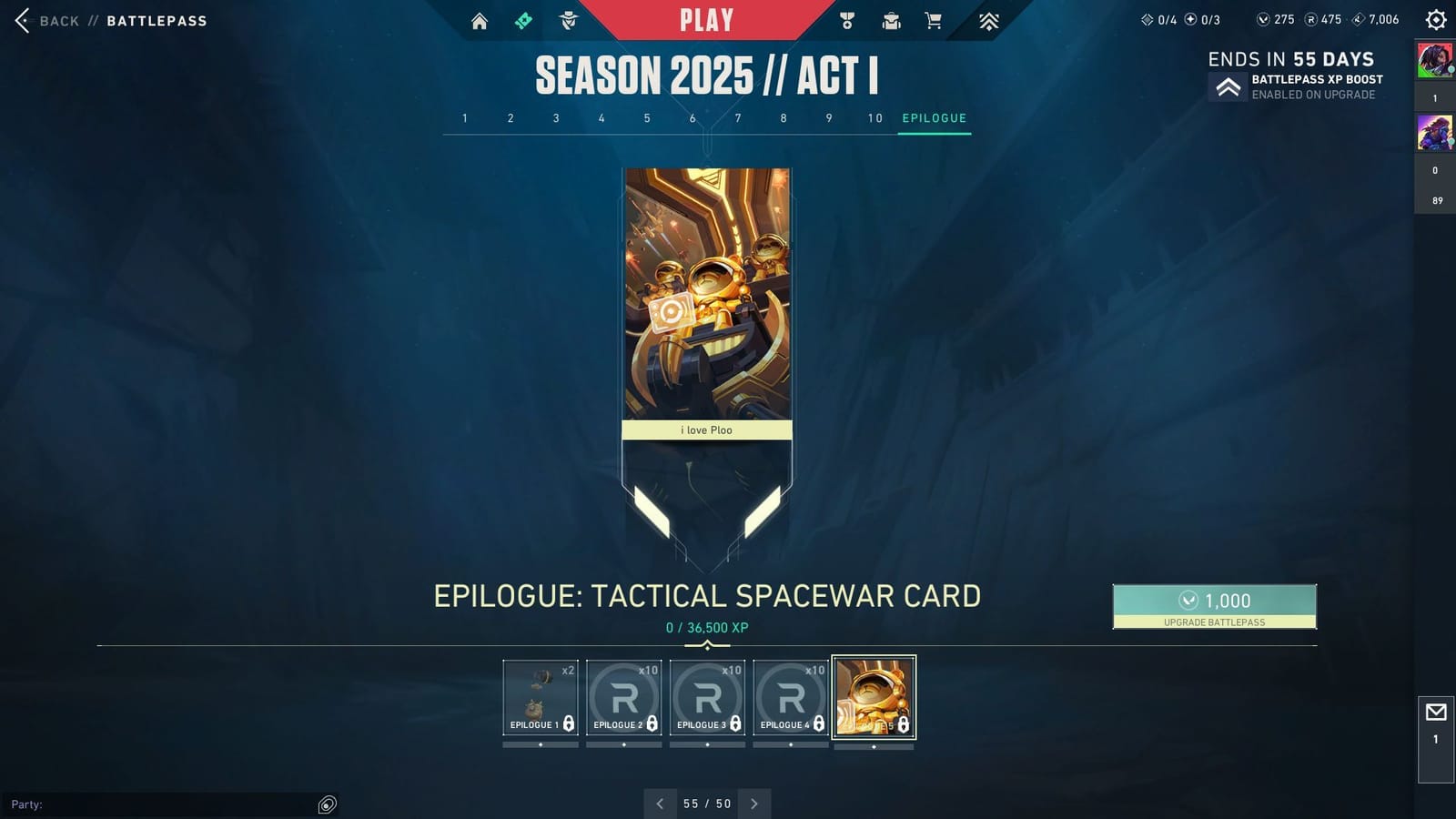Select the Epilogue 2 radianite reward
The width and height of the screenshot is (1456, 819).
[623, 696]
